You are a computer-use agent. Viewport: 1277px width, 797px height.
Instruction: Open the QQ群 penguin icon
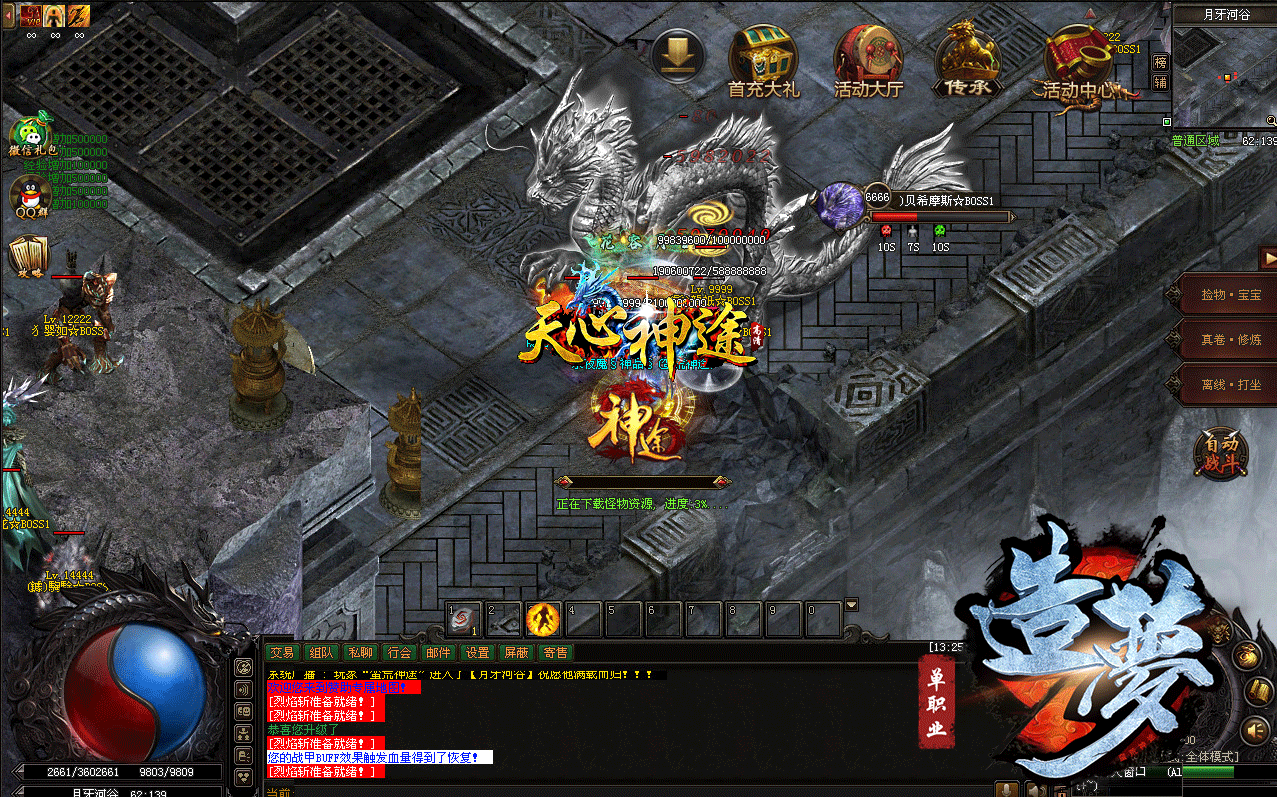[x=30, y=195]
